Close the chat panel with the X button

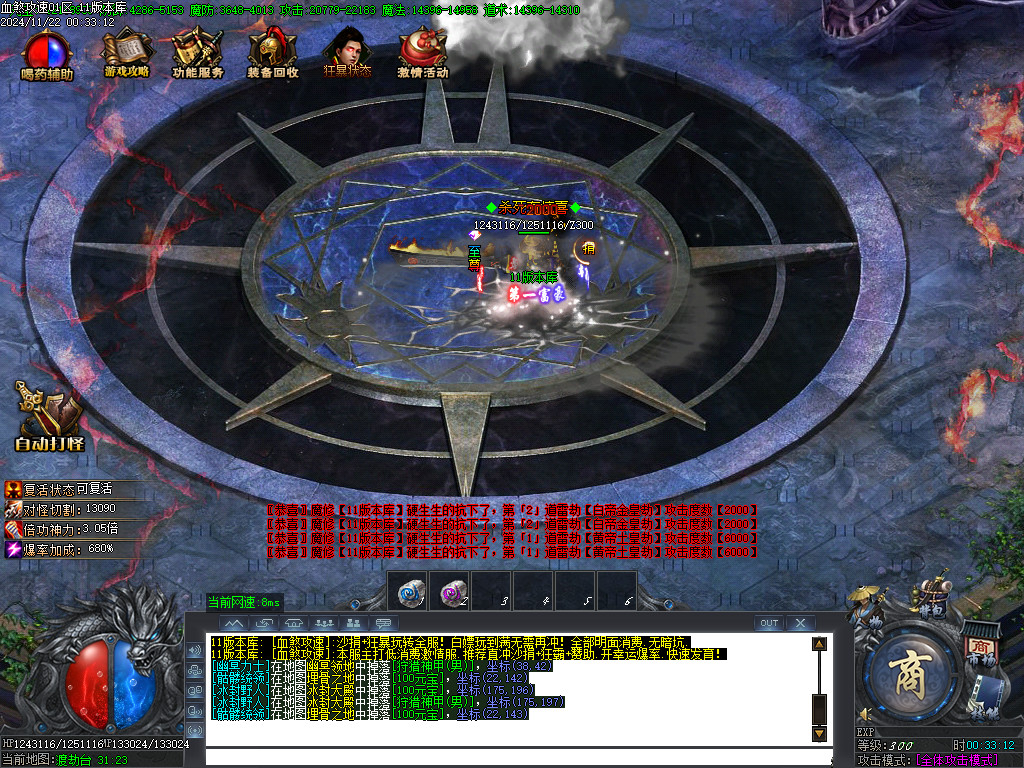coord(800,623)
